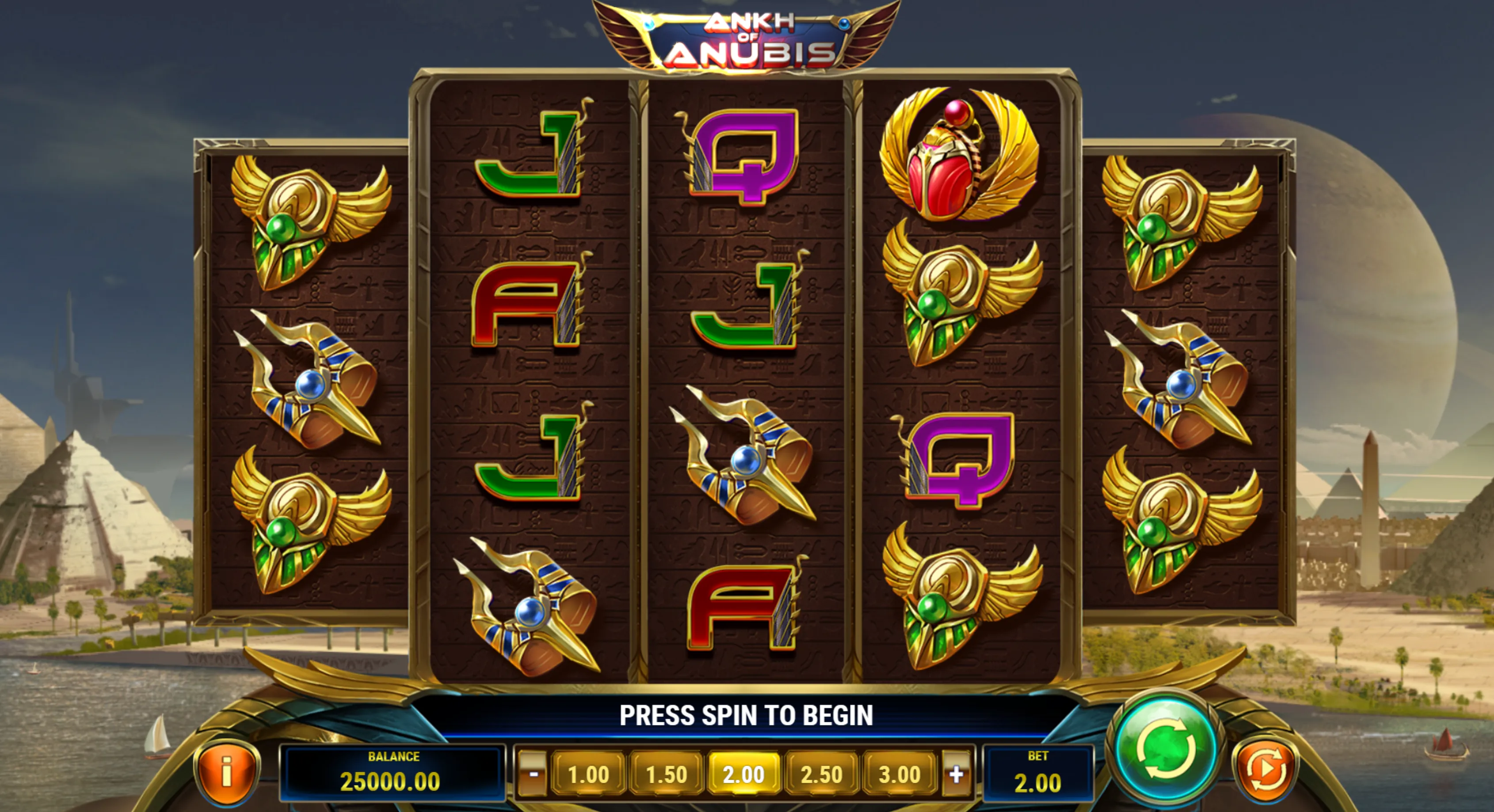Viewport: 1494px width, 812px height.
Task: Increase bet with the plus button
Action: click(956, 774)
